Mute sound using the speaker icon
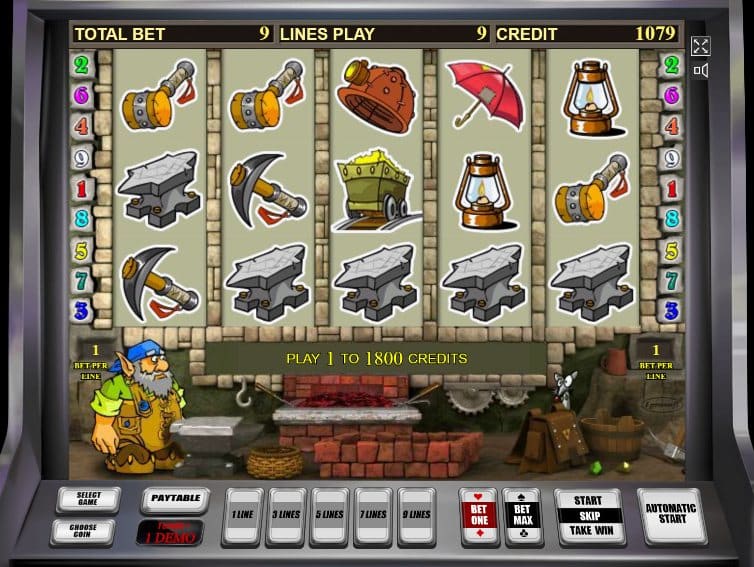Viewport: 754px width, 567px height. point(701,71)
